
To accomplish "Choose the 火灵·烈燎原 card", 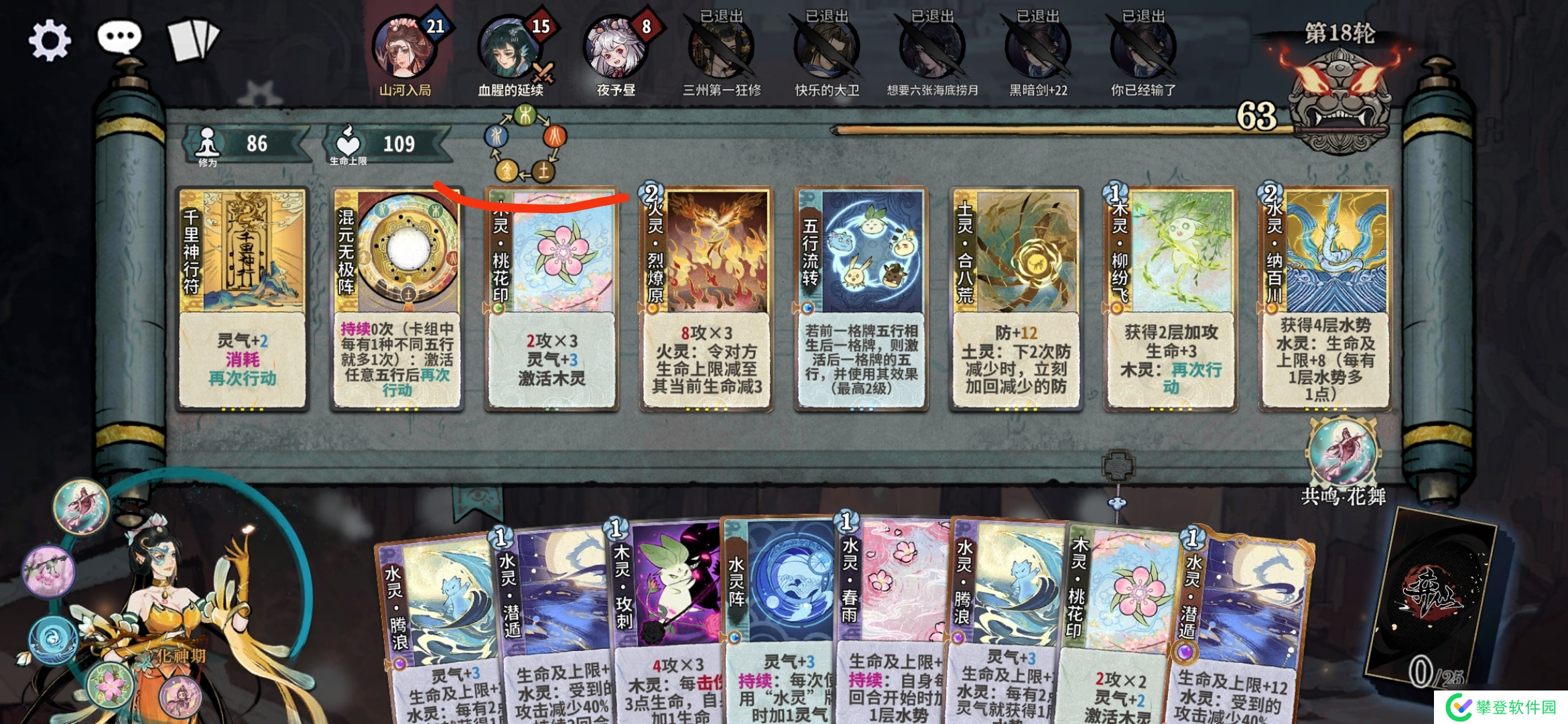I will [x=706, y=298].
